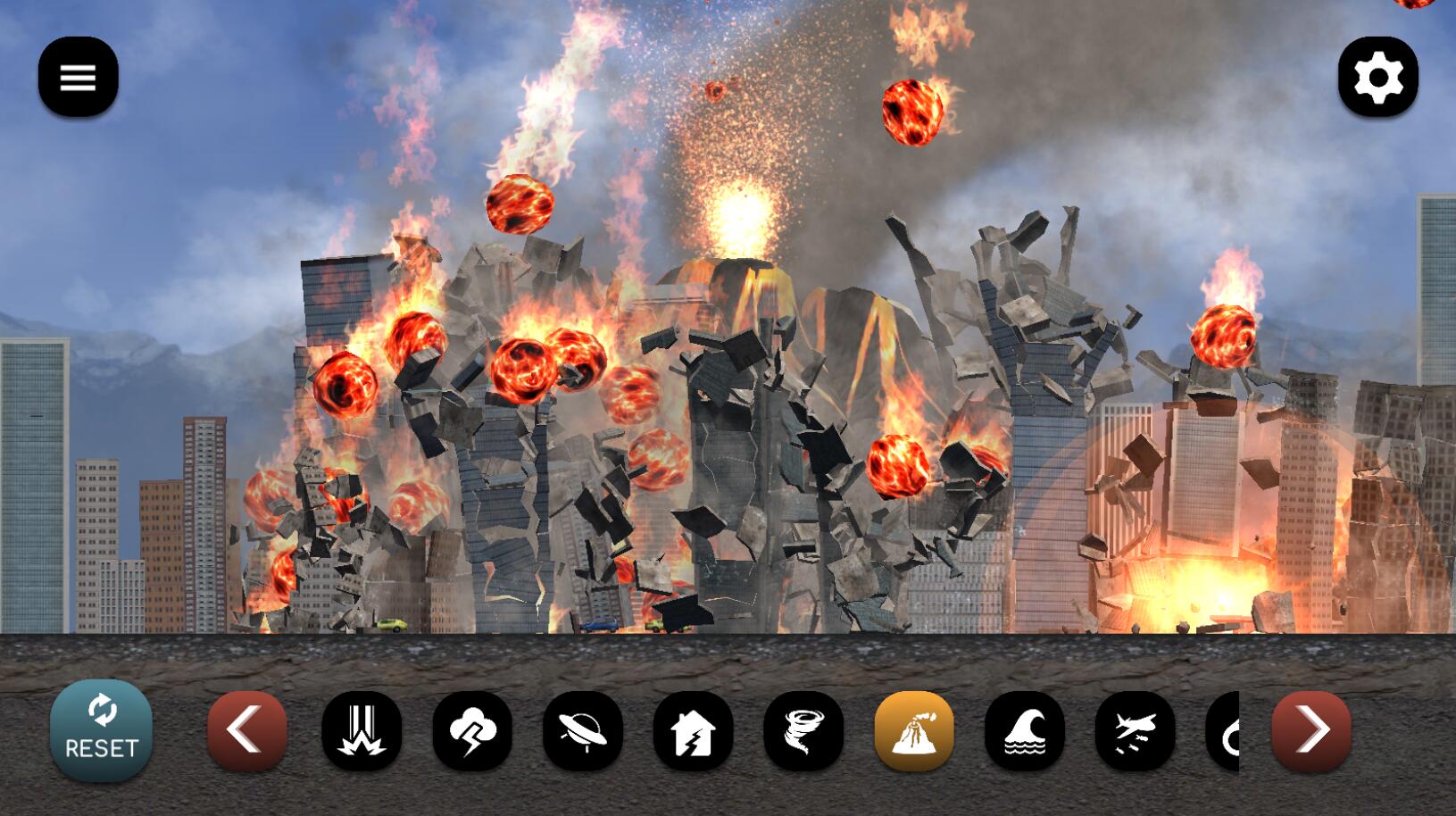Select the missile strike disaster icon
This screenshot has width=1456, height=816.
(x=362, y=730)
